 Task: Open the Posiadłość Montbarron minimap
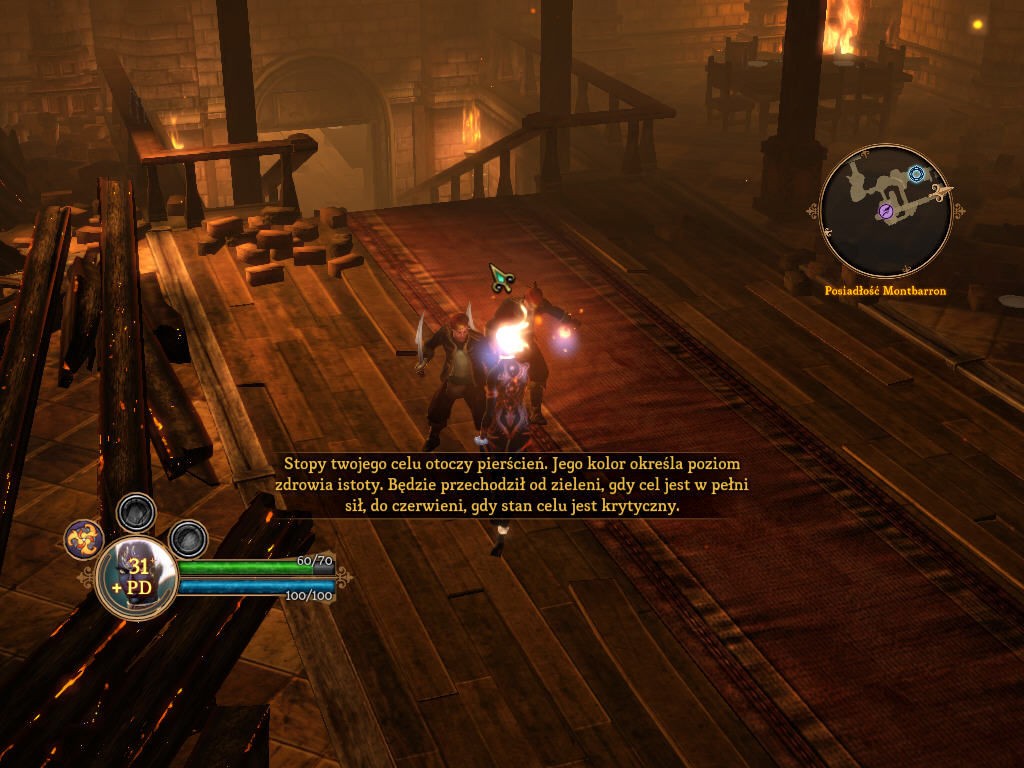click(x=885, y=211)
